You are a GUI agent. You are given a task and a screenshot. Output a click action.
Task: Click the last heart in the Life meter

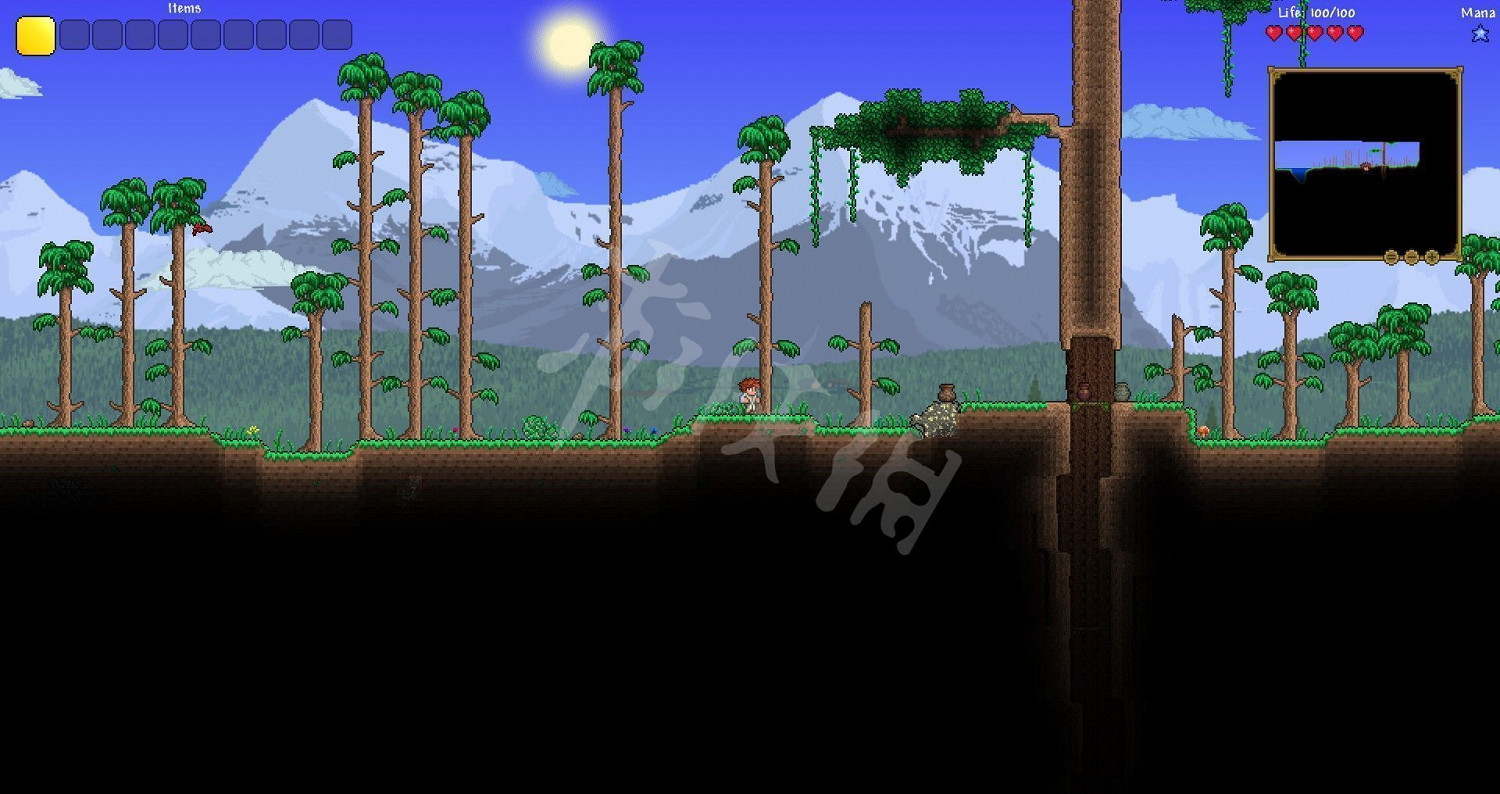point(1356,33)
